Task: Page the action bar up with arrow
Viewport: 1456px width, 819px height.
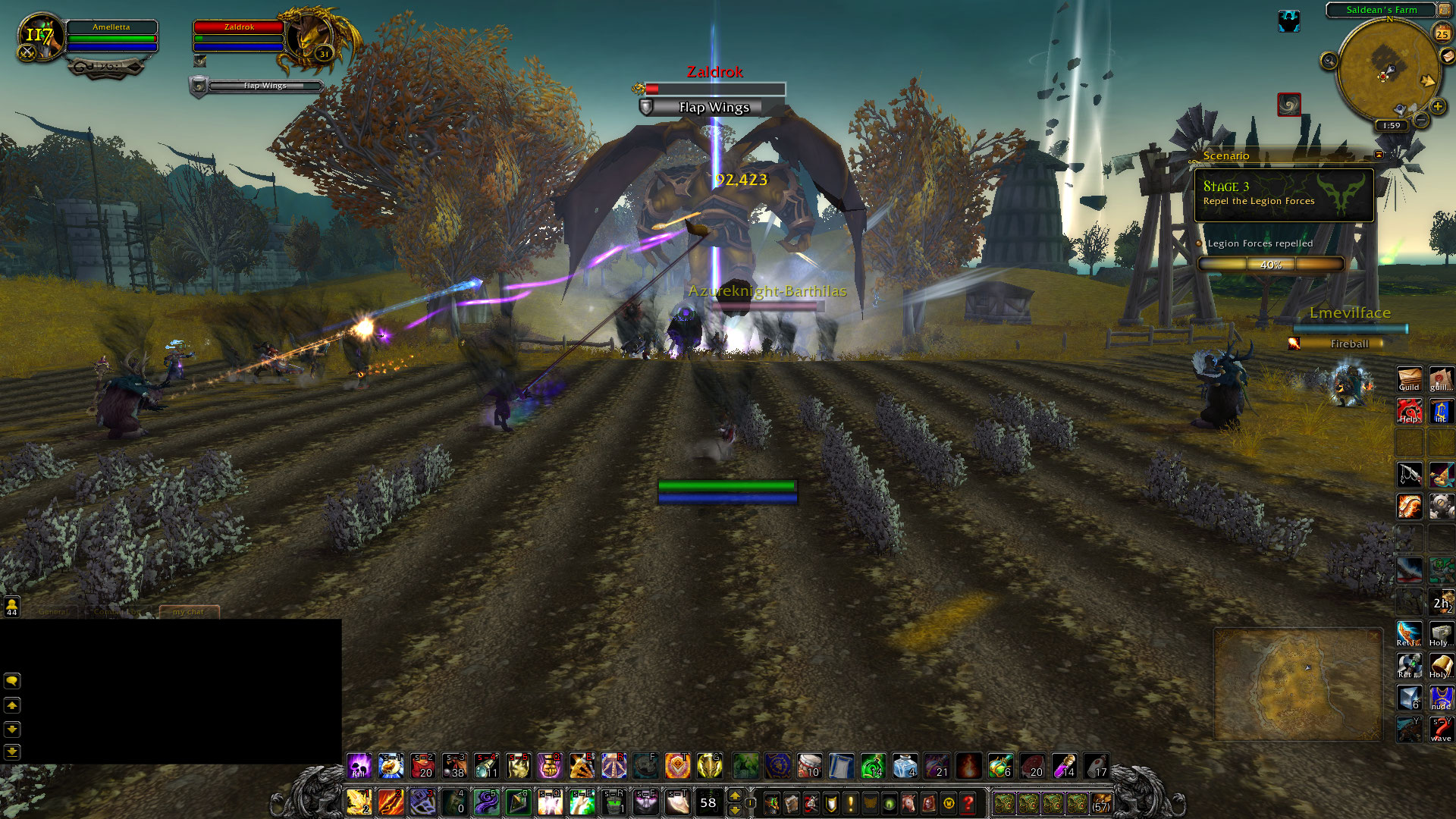Action: [x=734, y=795]
